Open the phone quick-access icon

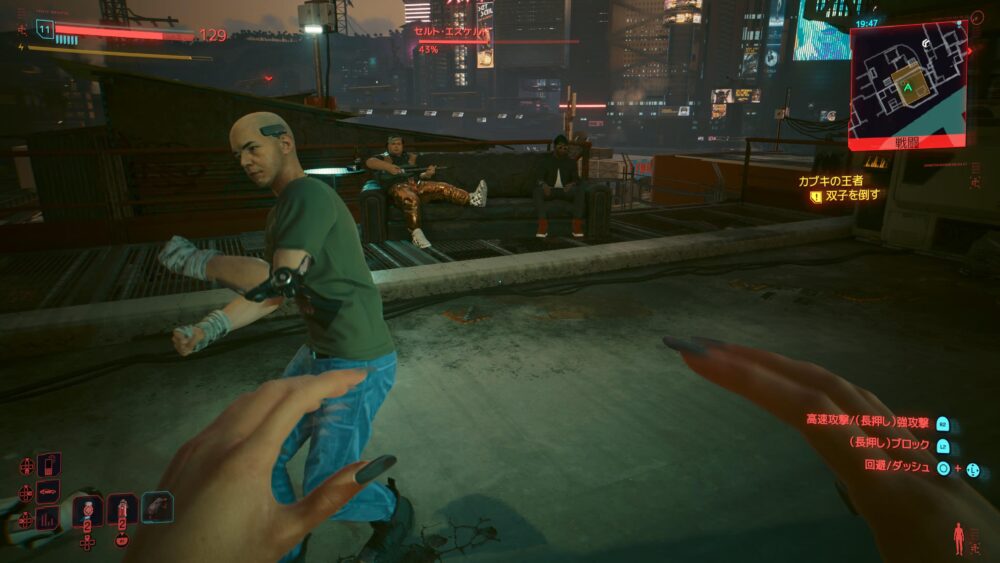(x=49, y=465)
